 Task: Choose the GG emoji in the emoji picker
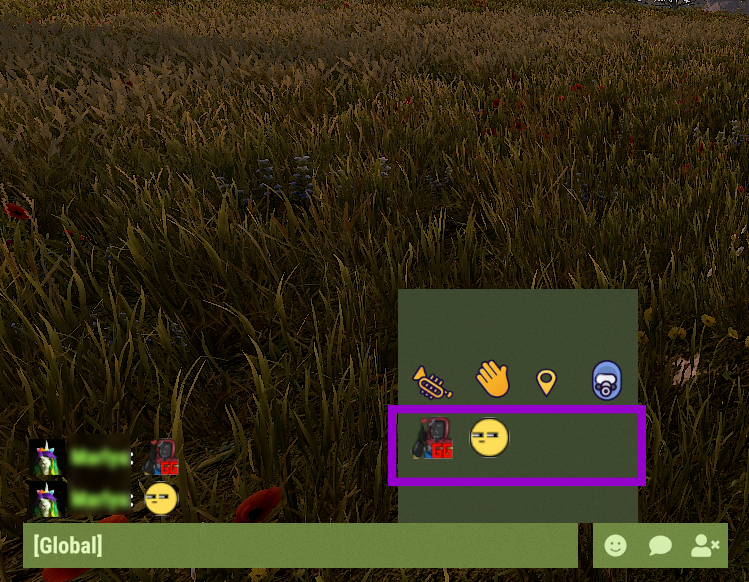point(433,439)
